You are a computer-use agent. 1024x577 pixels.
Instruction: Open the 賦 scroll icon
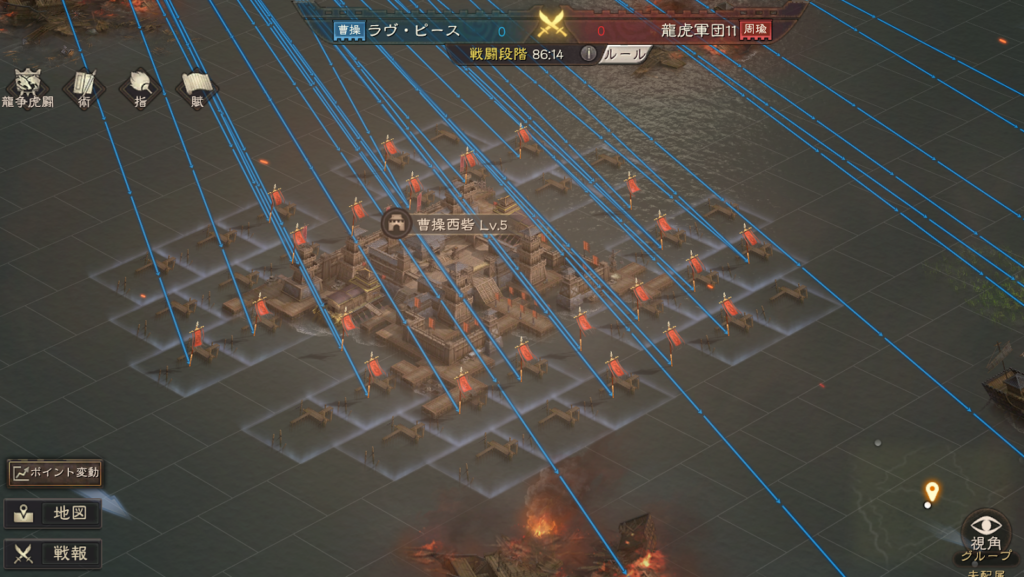197,86
